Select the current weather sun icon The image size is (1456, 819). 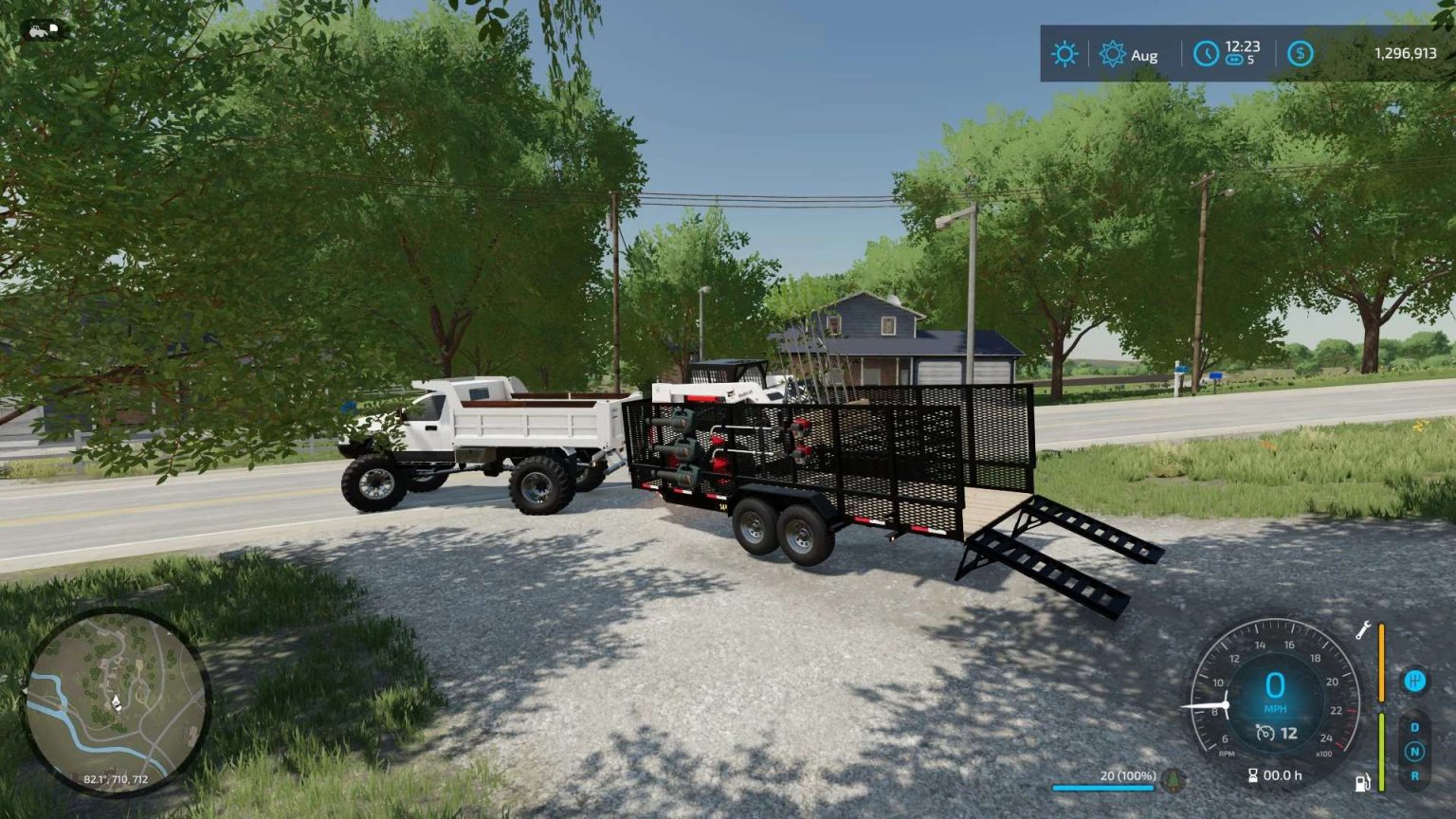click(x=1065, y=54)
